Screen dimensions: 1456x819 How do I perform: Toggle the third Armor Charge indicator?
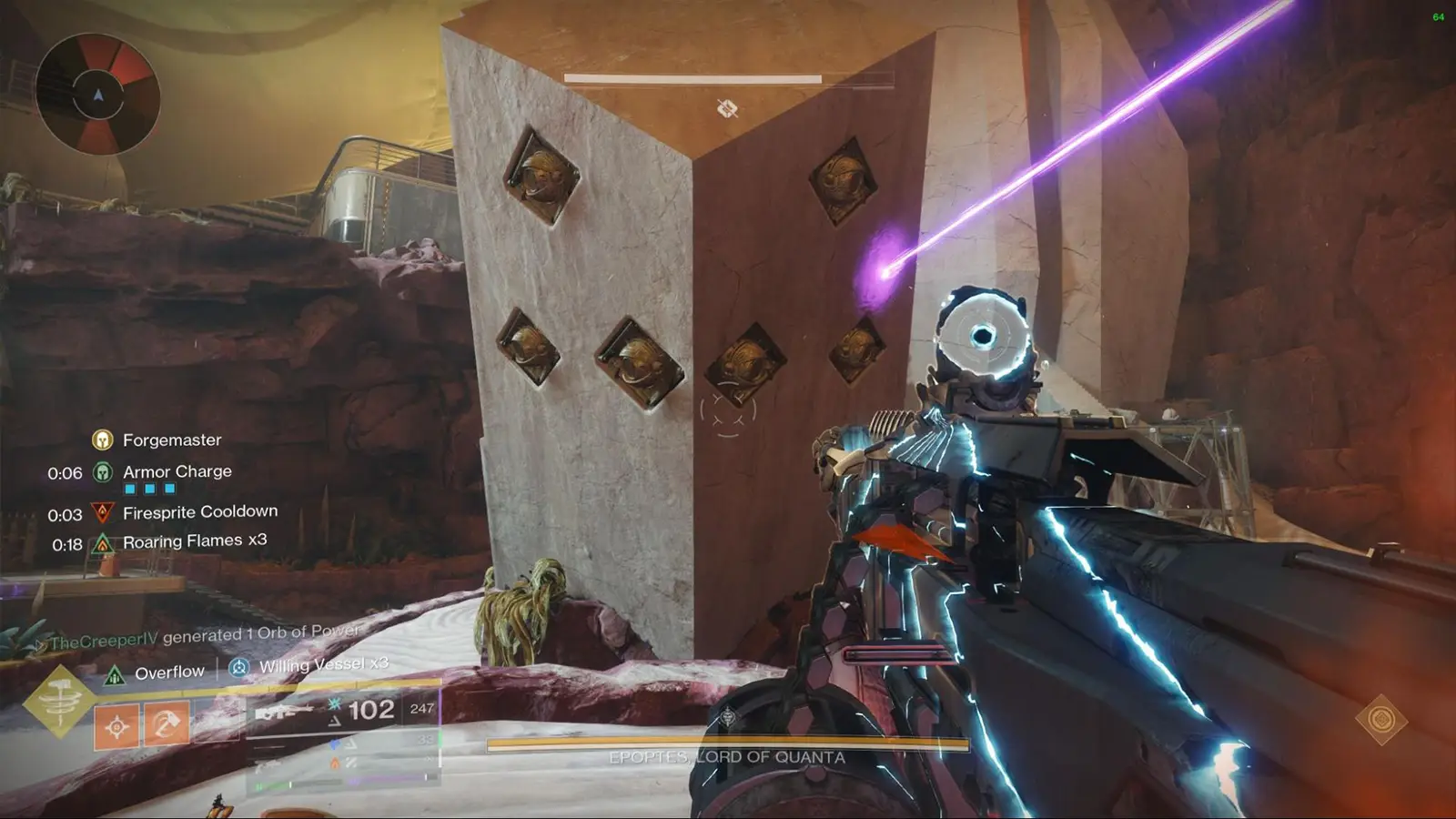coord(169,489)
